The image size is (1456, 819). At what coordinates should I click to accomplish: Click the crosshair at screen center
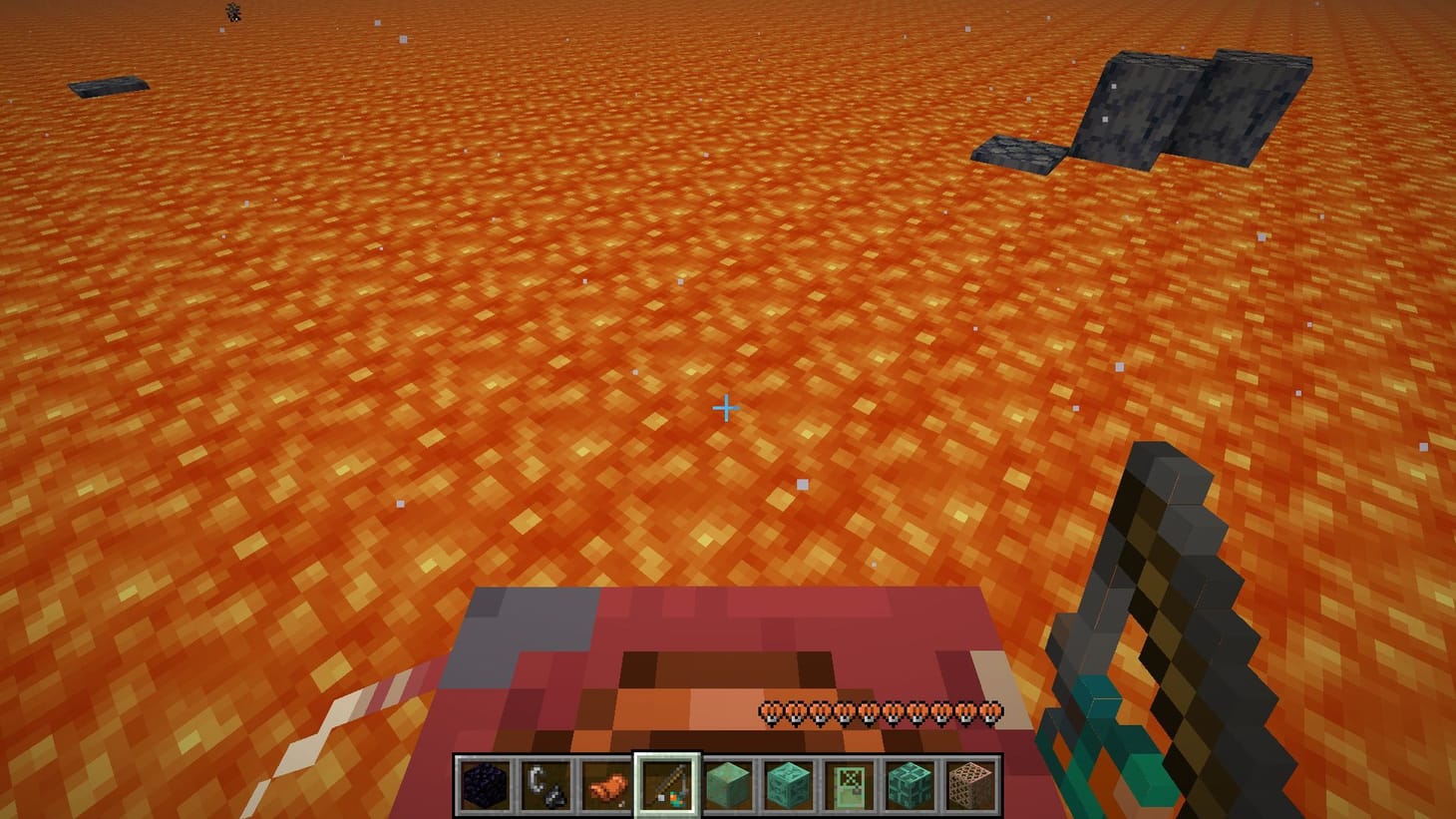click(x=727, y=408)
